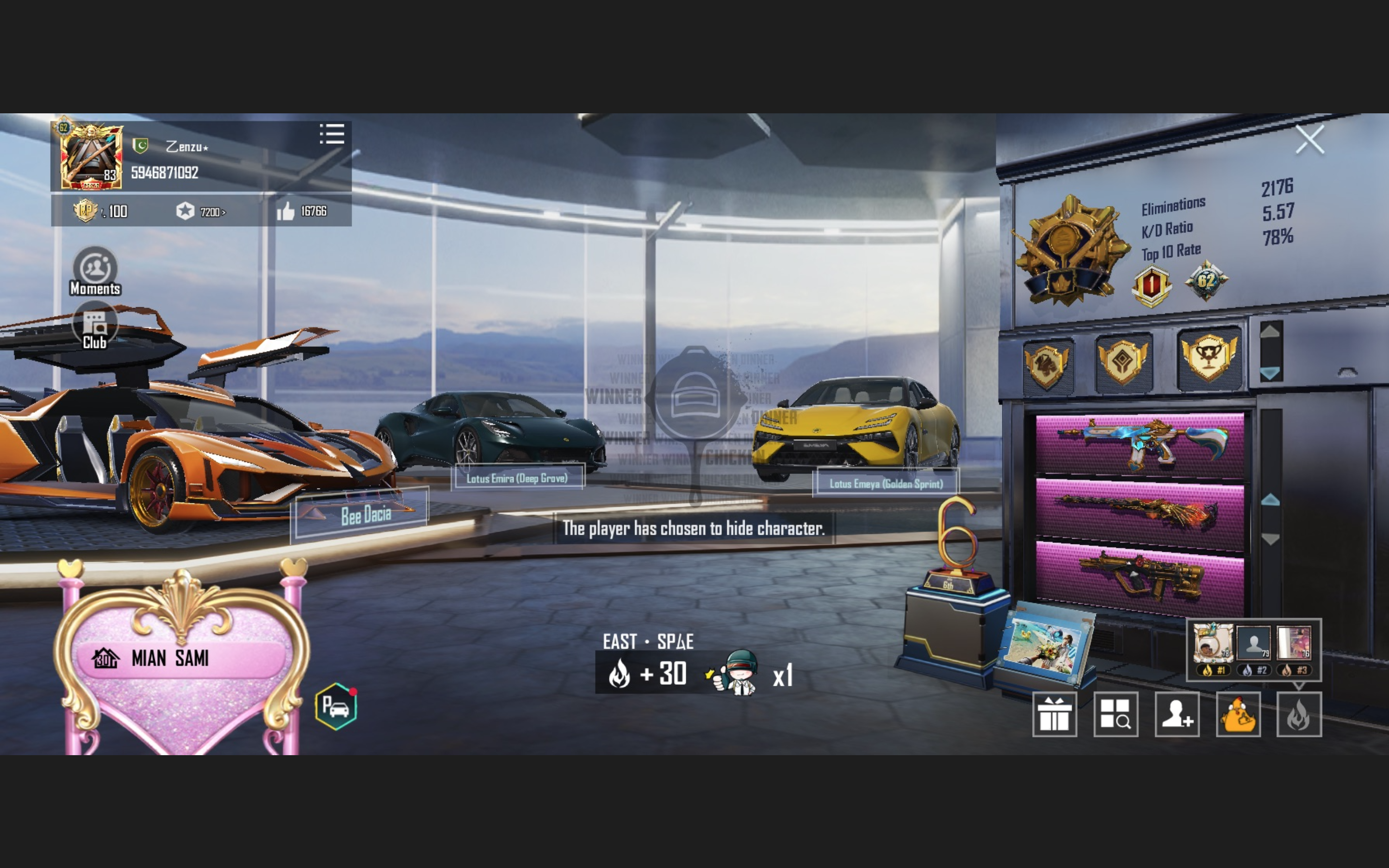Send a gift using the gift box icon
The image size is (1389, 868).
pos(1054,714)
